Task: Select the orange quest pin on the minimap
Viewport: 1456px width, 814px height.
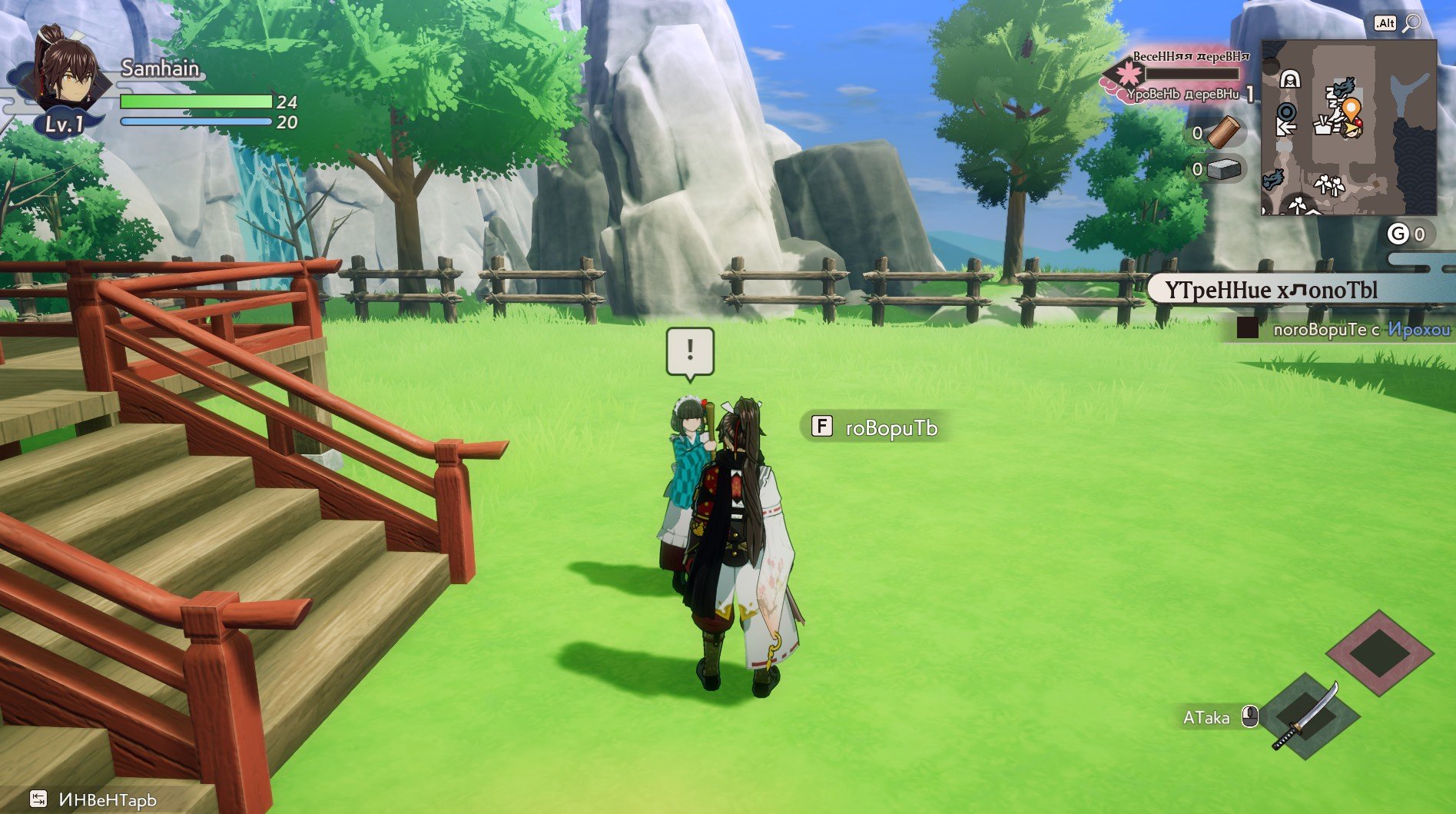Action: point(1352,108)
